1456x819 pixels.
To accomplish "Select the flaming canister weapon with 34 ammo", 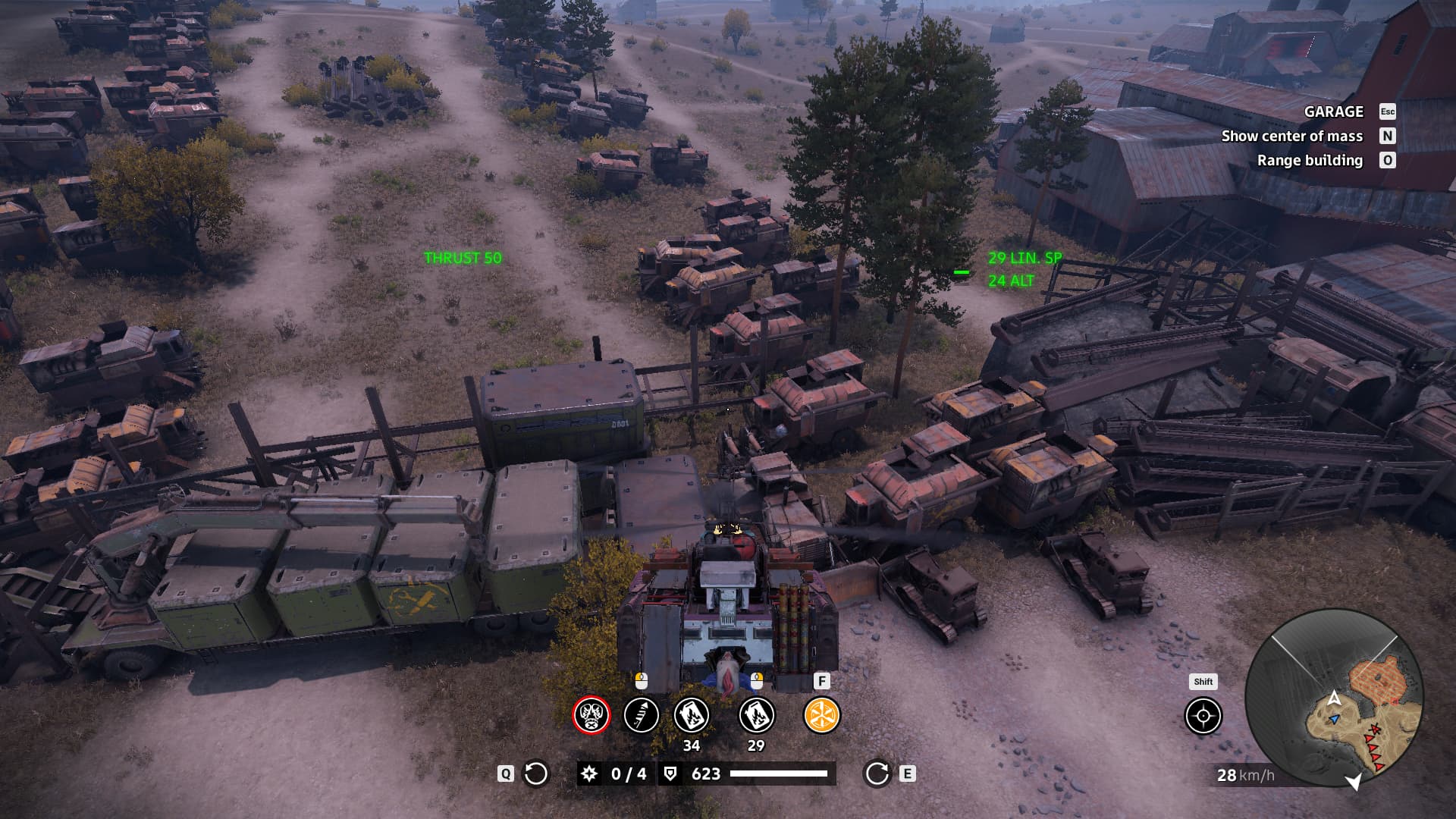I will coord(692,715).
